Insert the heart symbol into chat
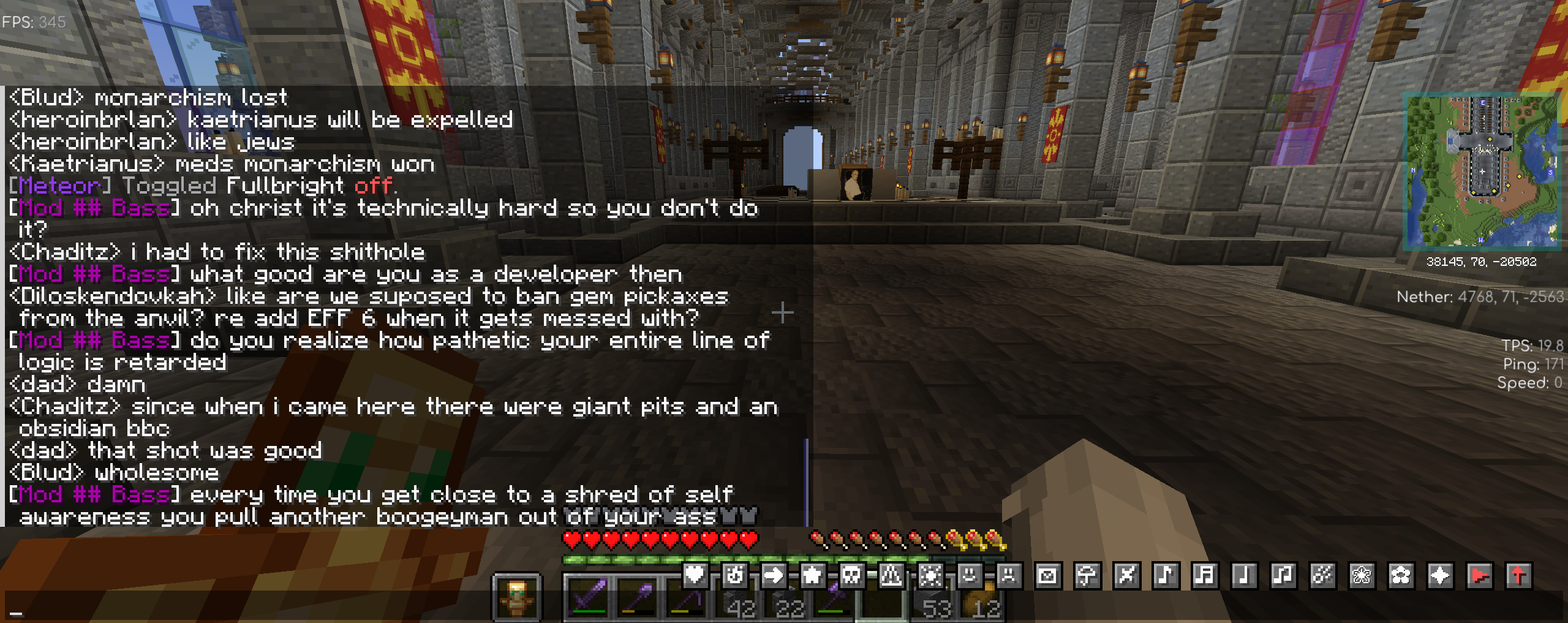 point(695,575)
